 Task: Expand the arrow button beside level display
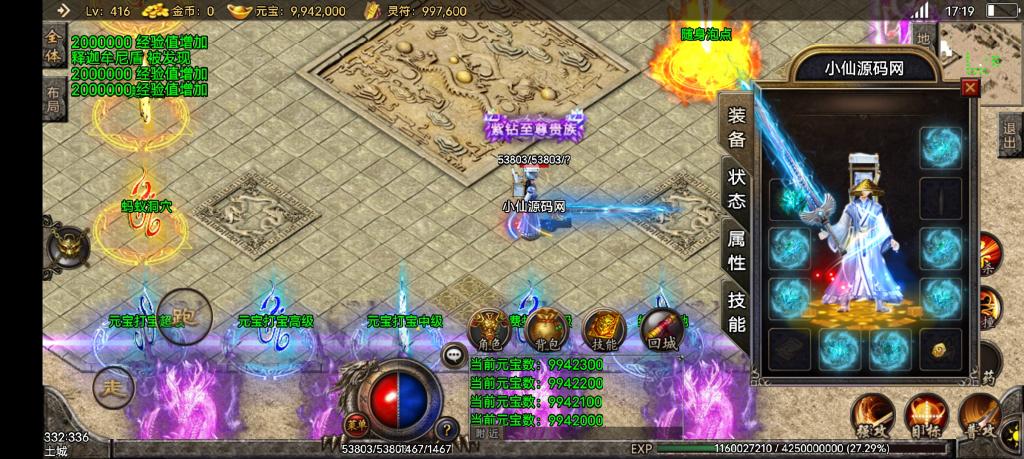click(63, 11)
